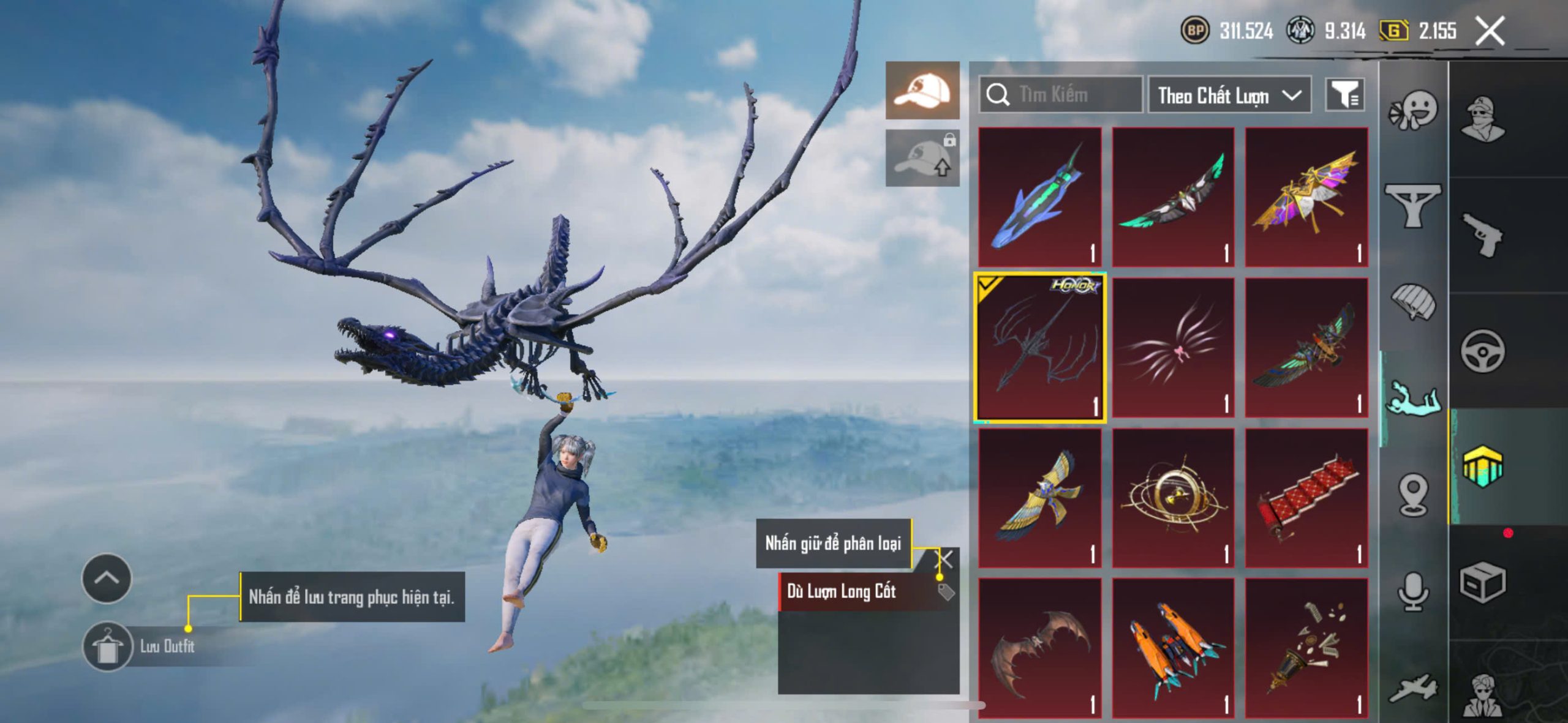Choose the red carpet glider item
1568x723 pixels.
pyautogui.click(x=1306, y=498)
